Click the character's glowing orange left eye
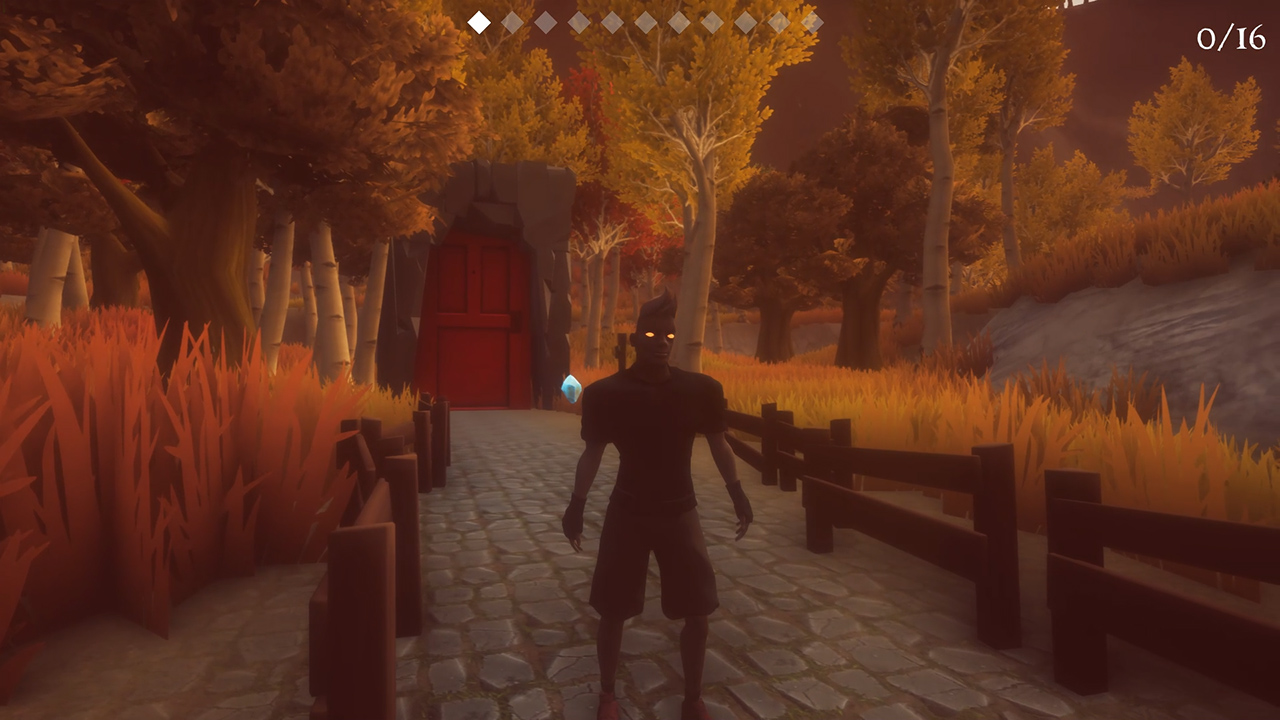Screen dimensions: 1280x720 pos(671,337)
